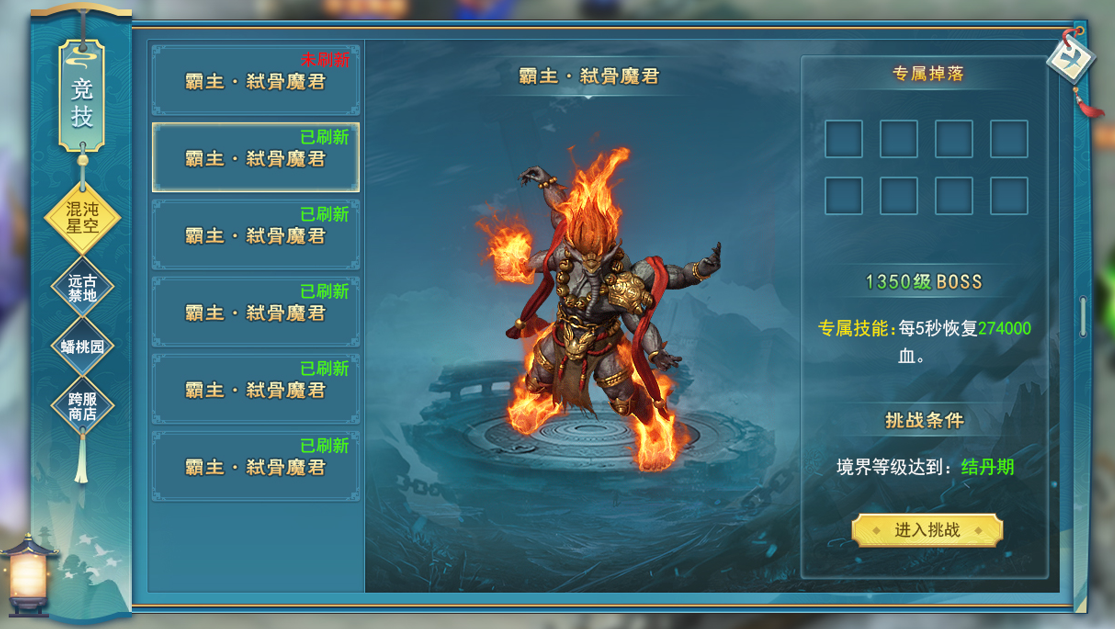Go to the 跨服商店 tab

click(82, 405)
